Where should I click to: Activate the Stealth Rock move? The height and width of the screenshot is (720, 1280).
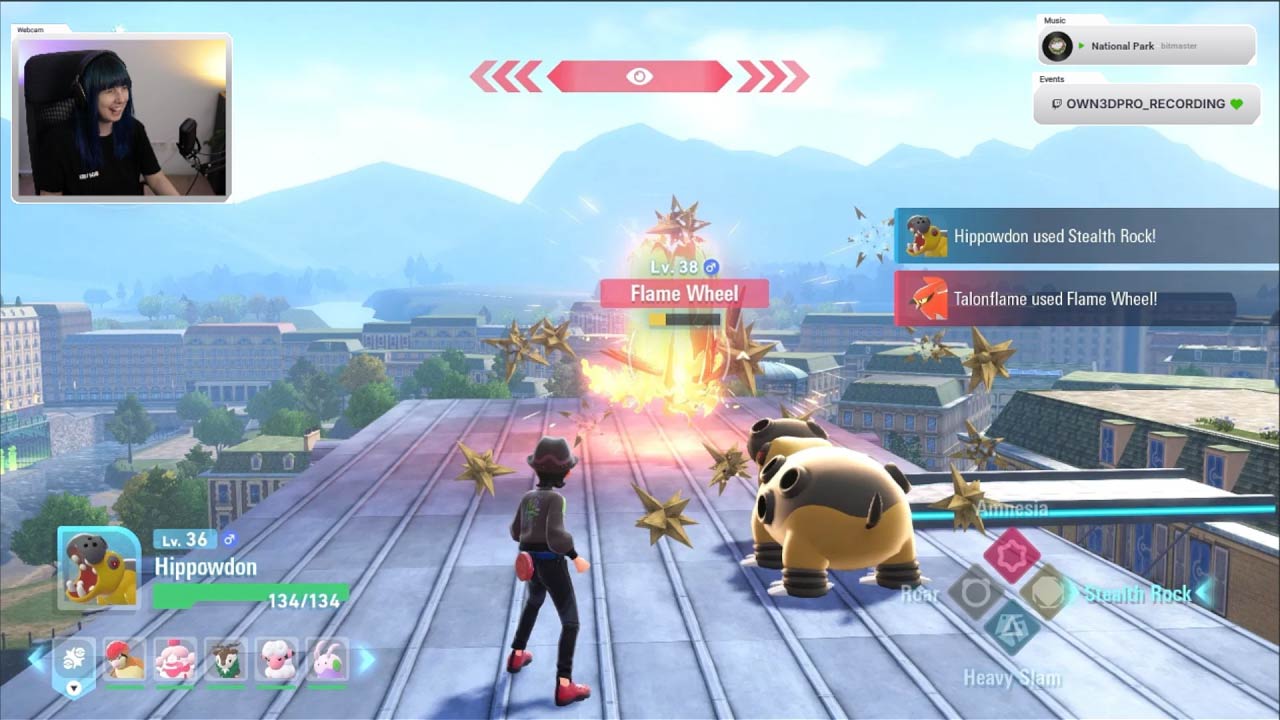[1046, 592]
